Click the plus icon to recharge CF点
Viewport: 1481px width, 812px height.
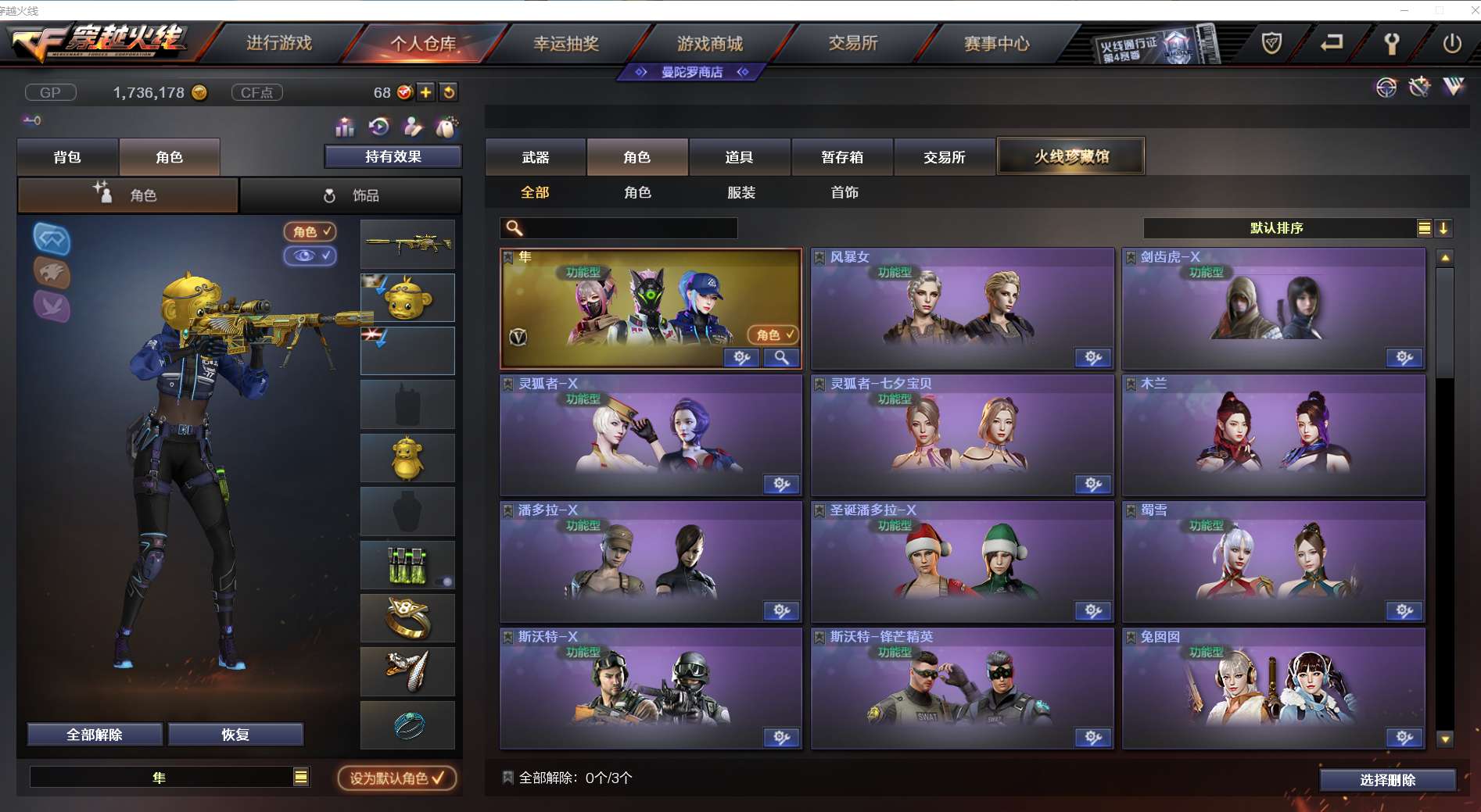pyautogui.click(x=425, y=92)
